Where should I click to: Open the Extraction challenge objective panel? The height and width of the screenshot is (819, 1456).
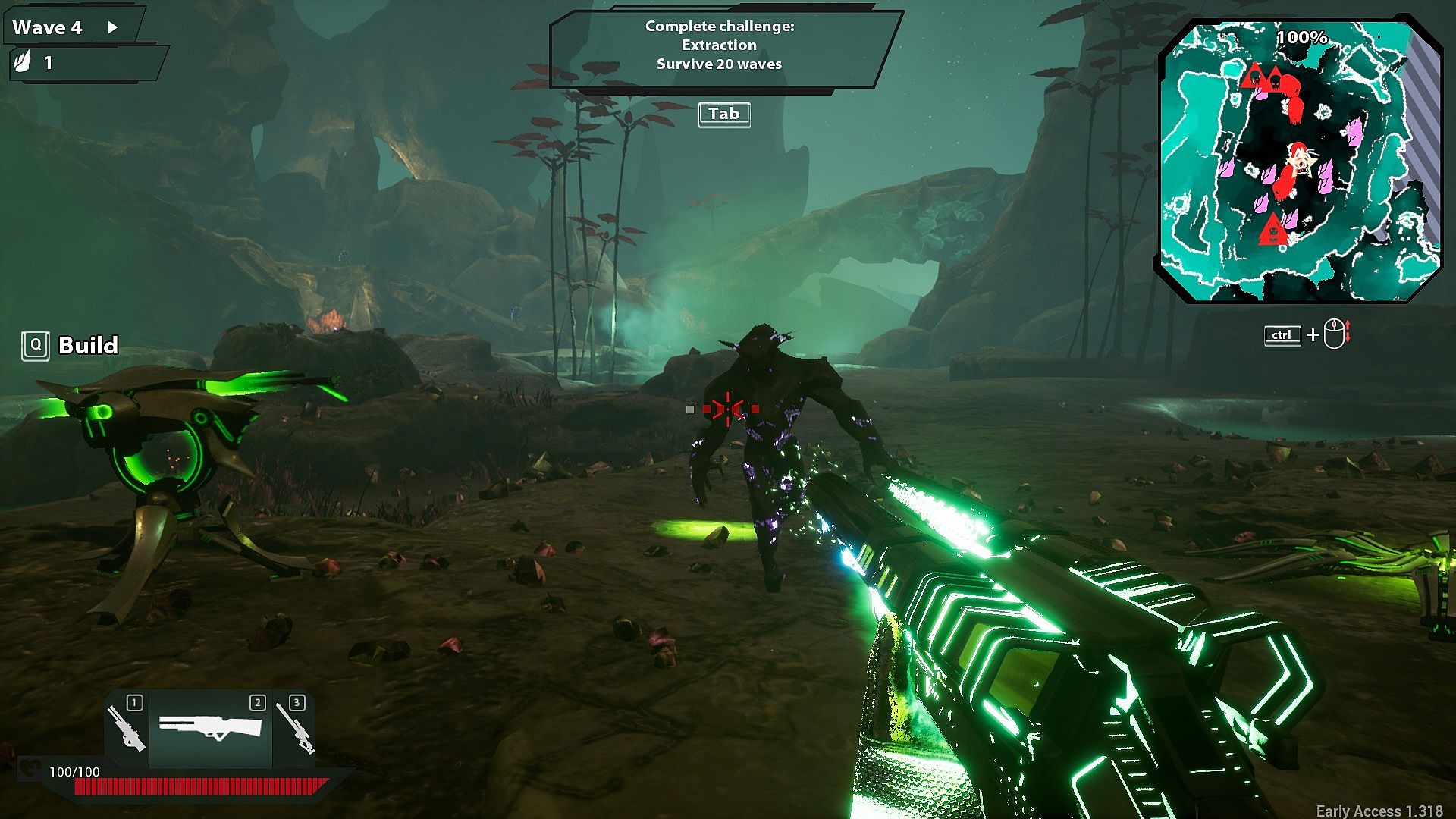[x=719, y=47]
